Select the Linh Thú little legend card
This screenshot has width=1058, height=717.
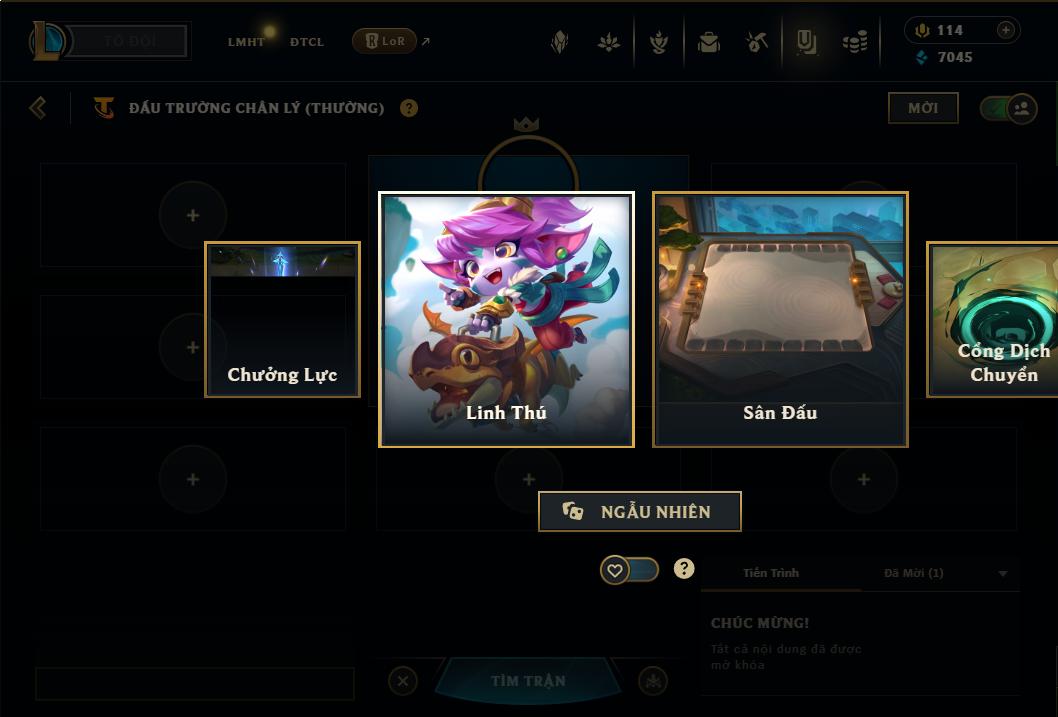pos(506,319)
